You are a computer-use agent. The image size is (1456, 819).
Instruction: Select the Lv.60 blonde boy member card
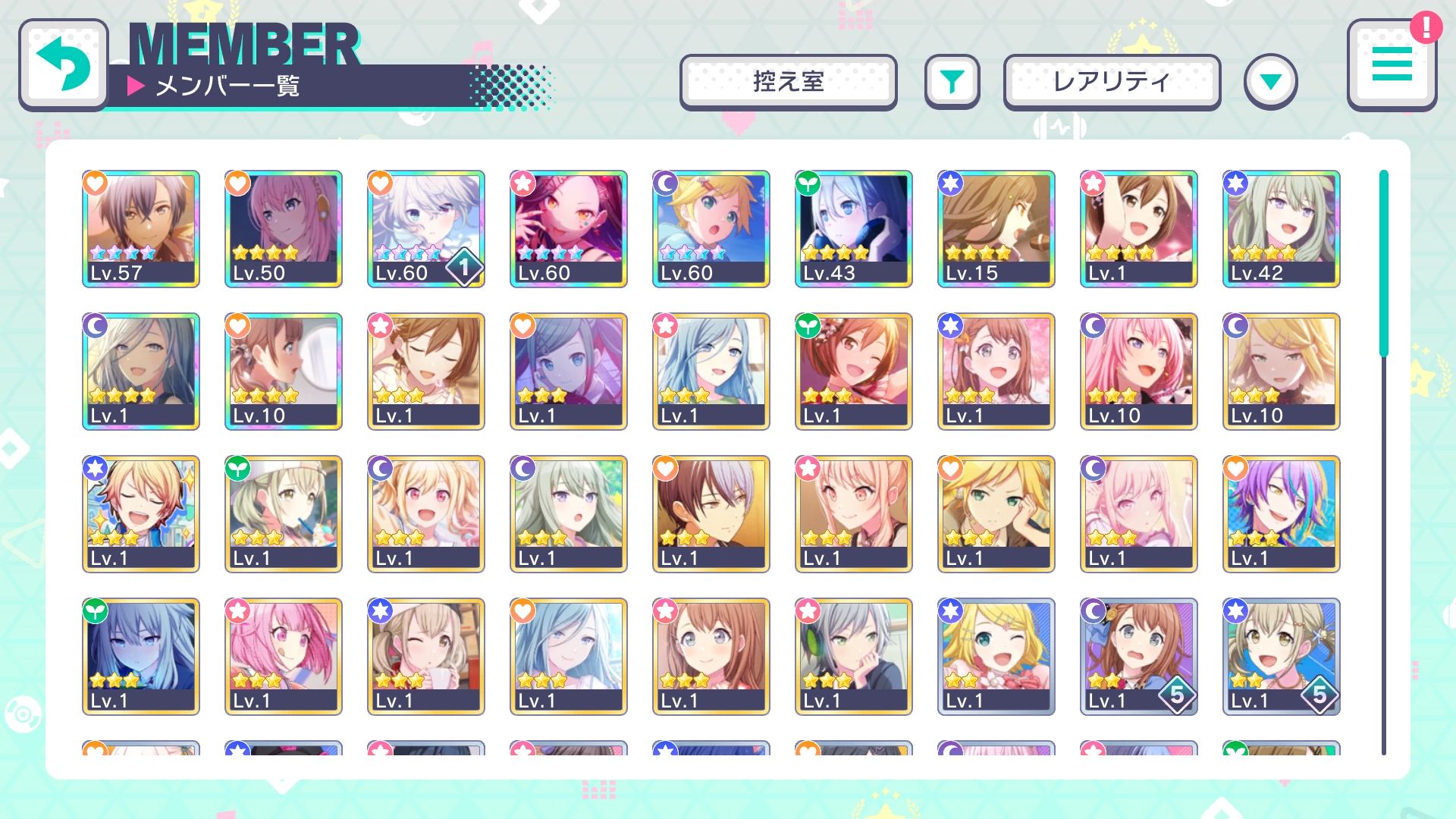[711, 229]
